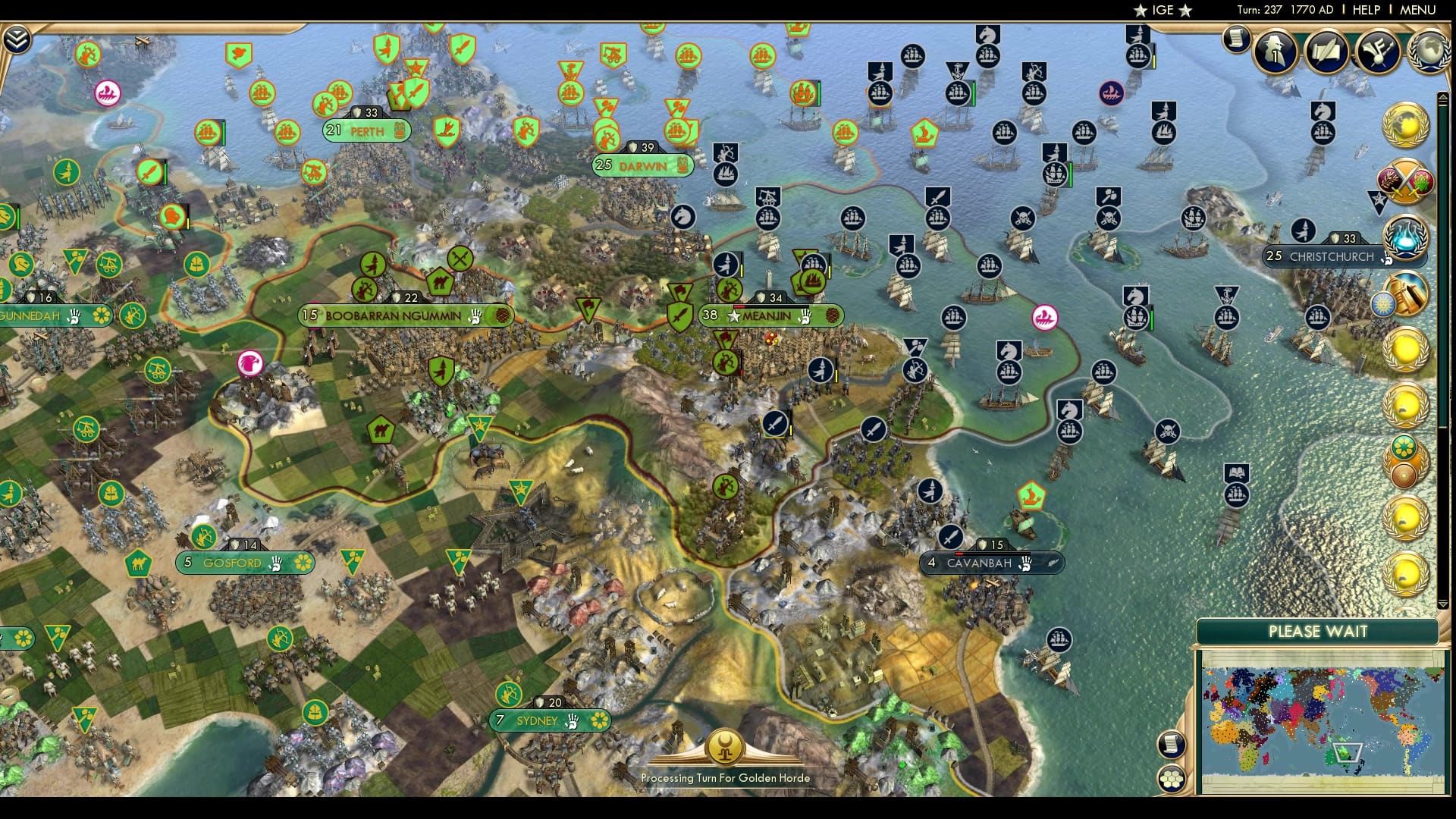
Task: Open the MENU item in the top bar
Action: [x=1419, y=10]
